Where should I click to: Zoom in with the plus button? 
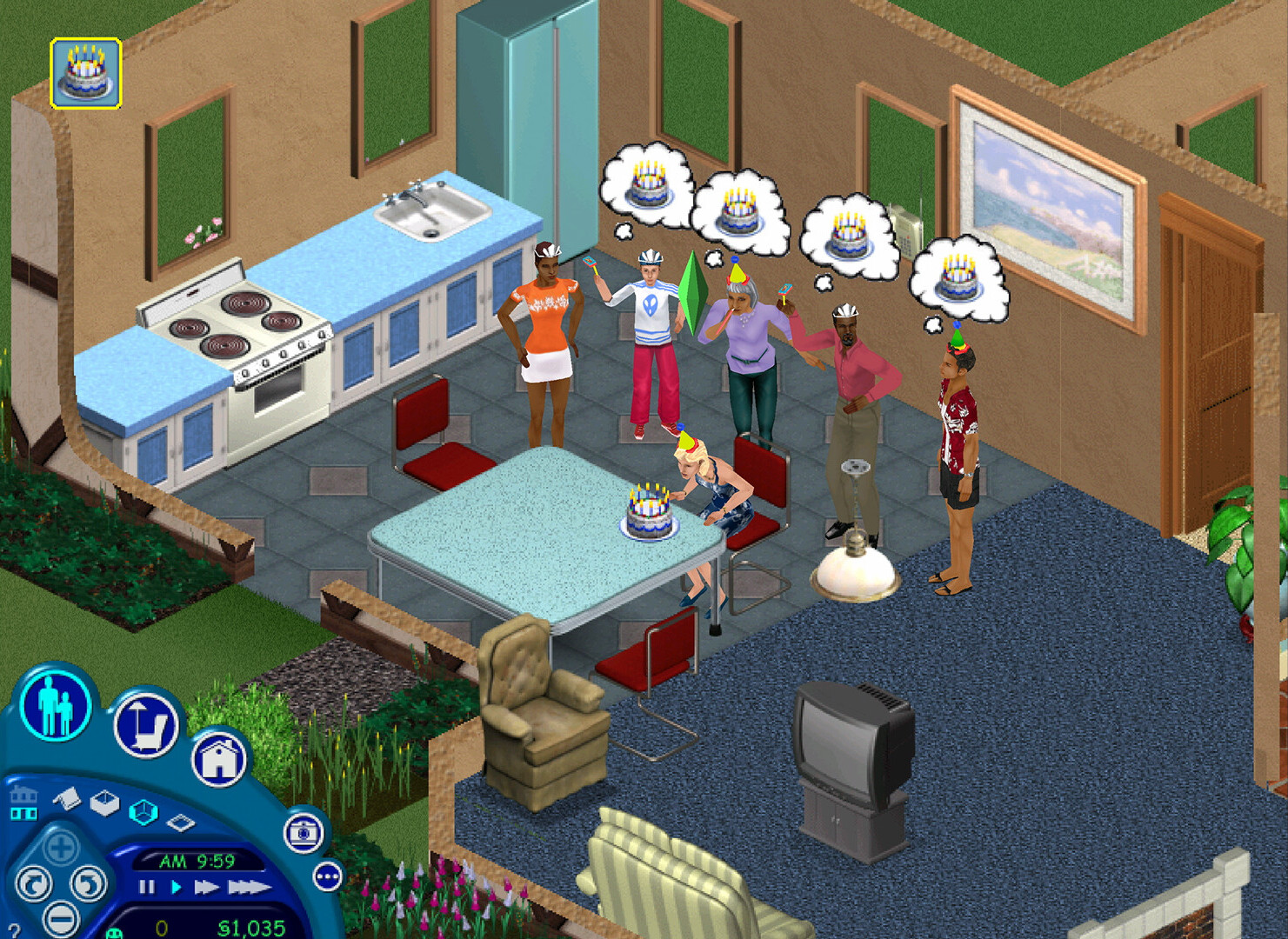[60, 847]
